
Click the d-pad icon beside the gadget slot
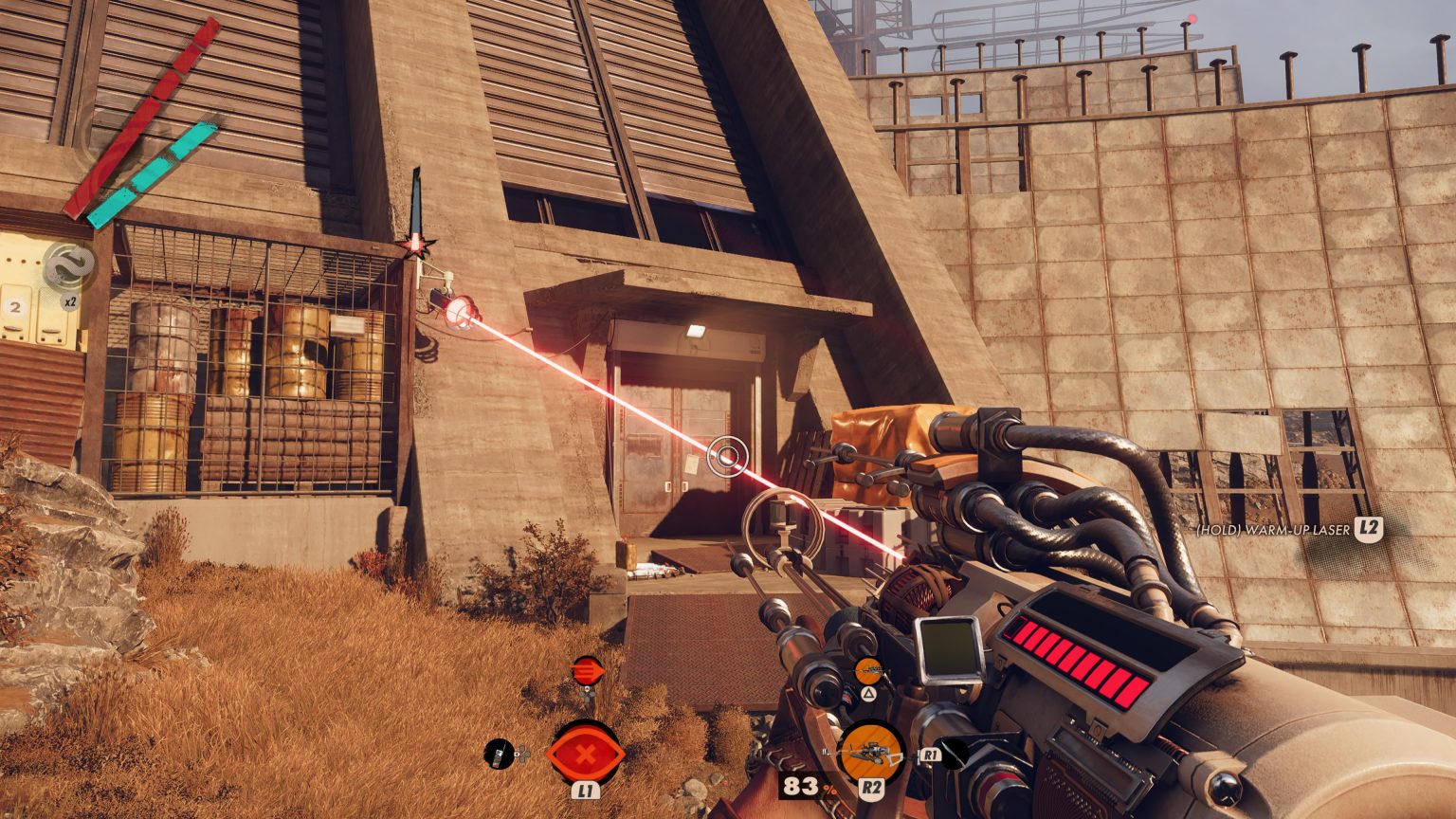pos(521,755)
